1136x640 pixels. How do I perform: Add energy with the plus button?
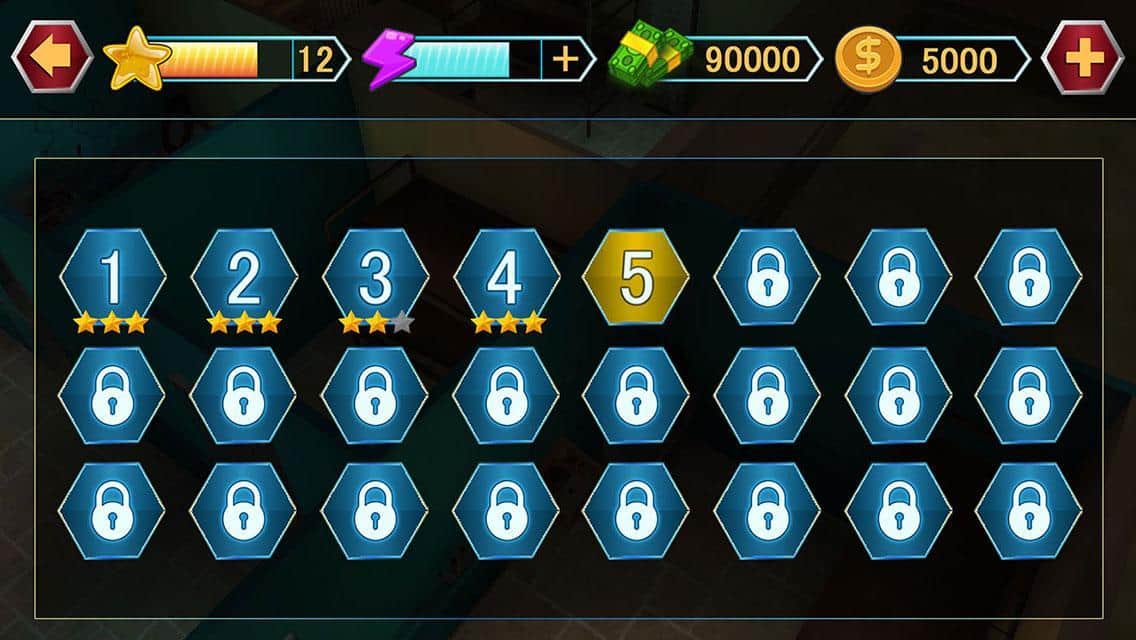pyautogui.click(x=566, y=59)
